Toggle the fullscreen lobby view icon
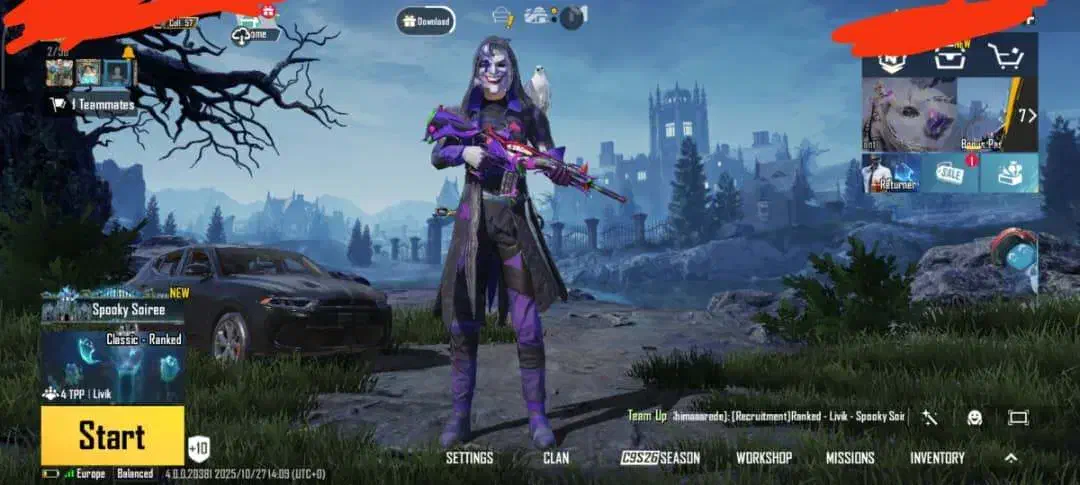The height and width of the screenshot is (485, 1080). pyautogui.click(x=1018, y=418)
